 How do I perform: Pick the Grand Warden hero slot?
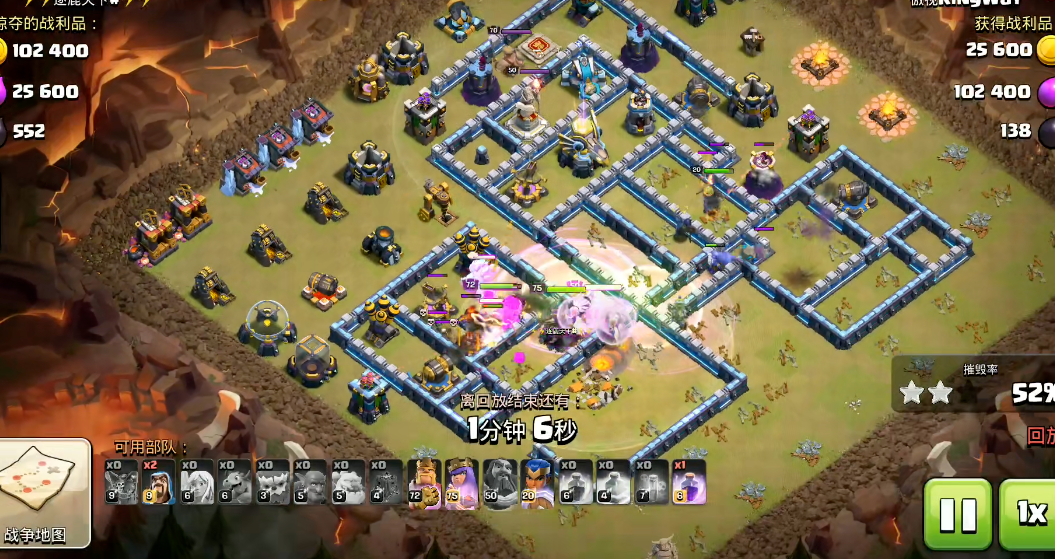[x=500, y=482]
